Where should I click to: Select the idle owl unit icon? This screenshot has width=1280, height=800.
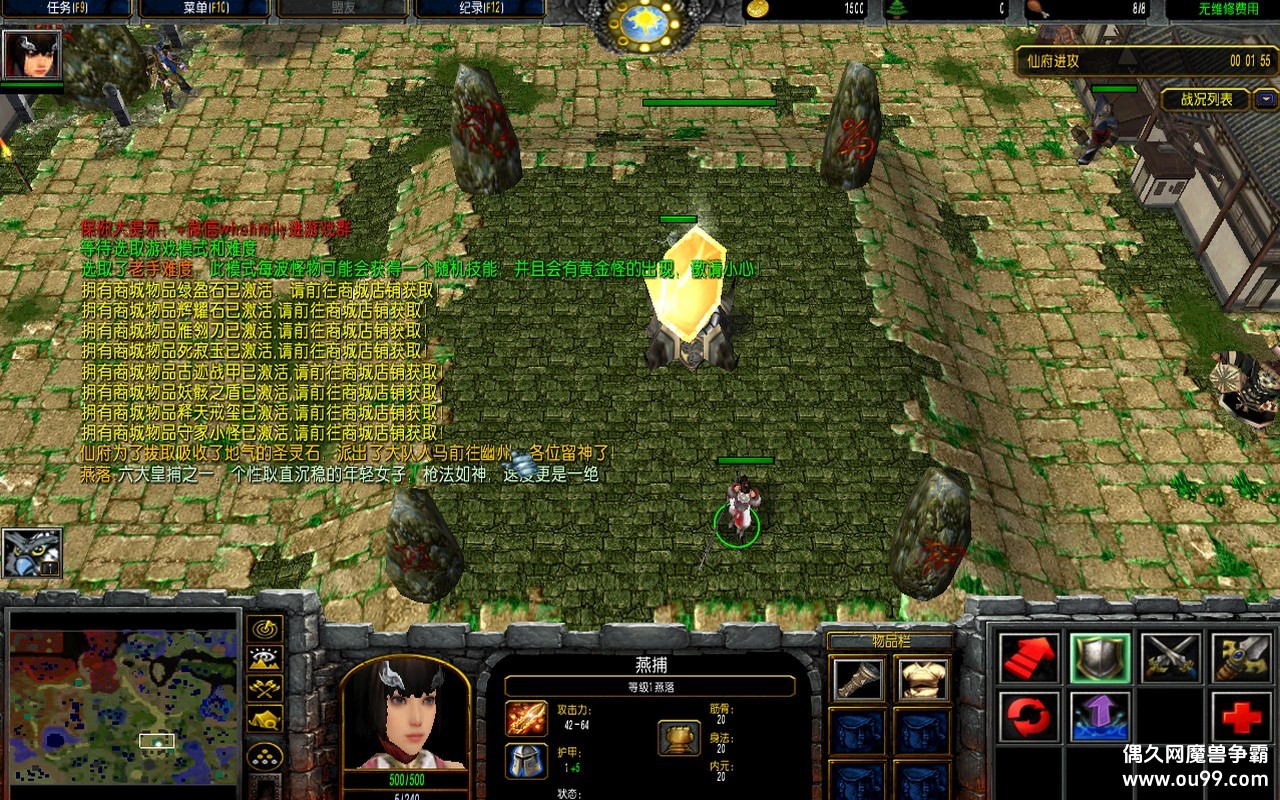(x=32, y=553)
